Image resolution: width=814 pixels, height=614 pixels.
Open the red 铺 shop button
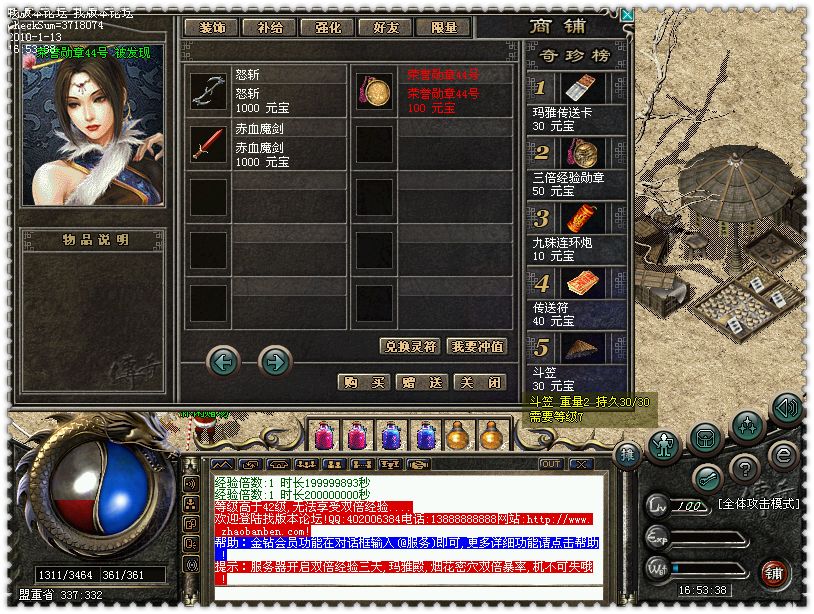click(x=774, y=572)
